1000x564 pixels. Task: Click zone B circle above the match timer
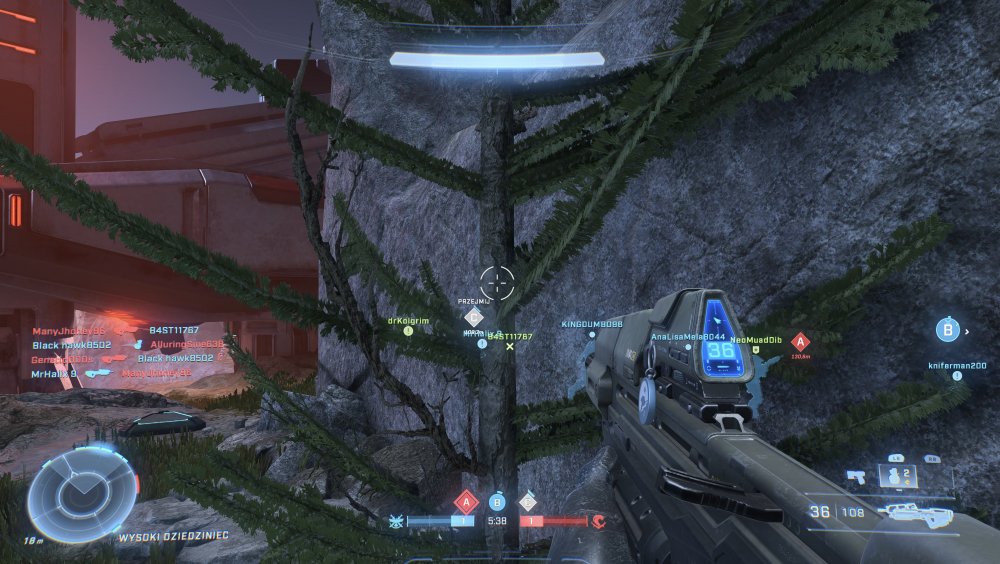click(497, 501)
